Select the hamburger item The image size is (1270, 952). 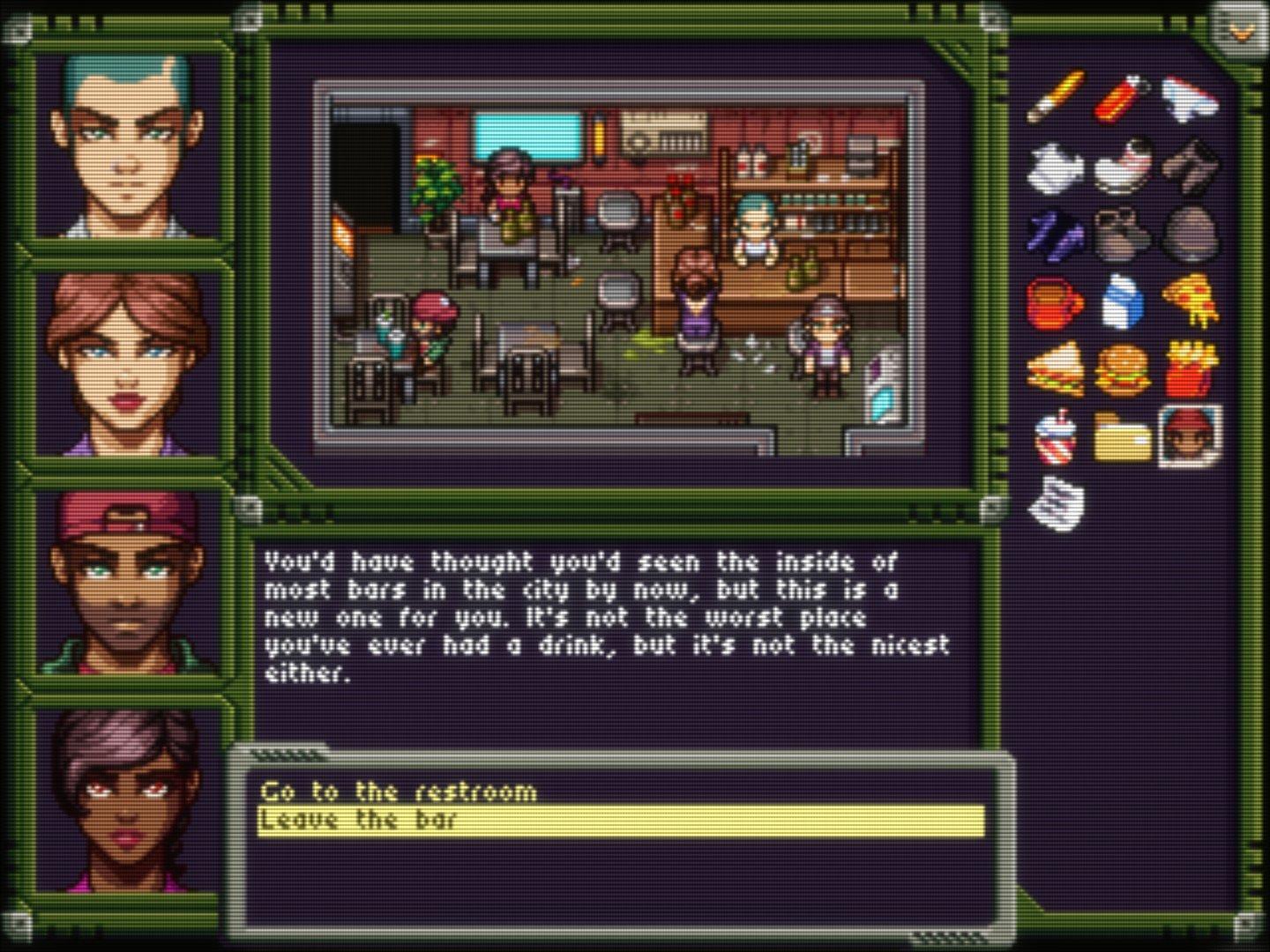point(1123,369)
